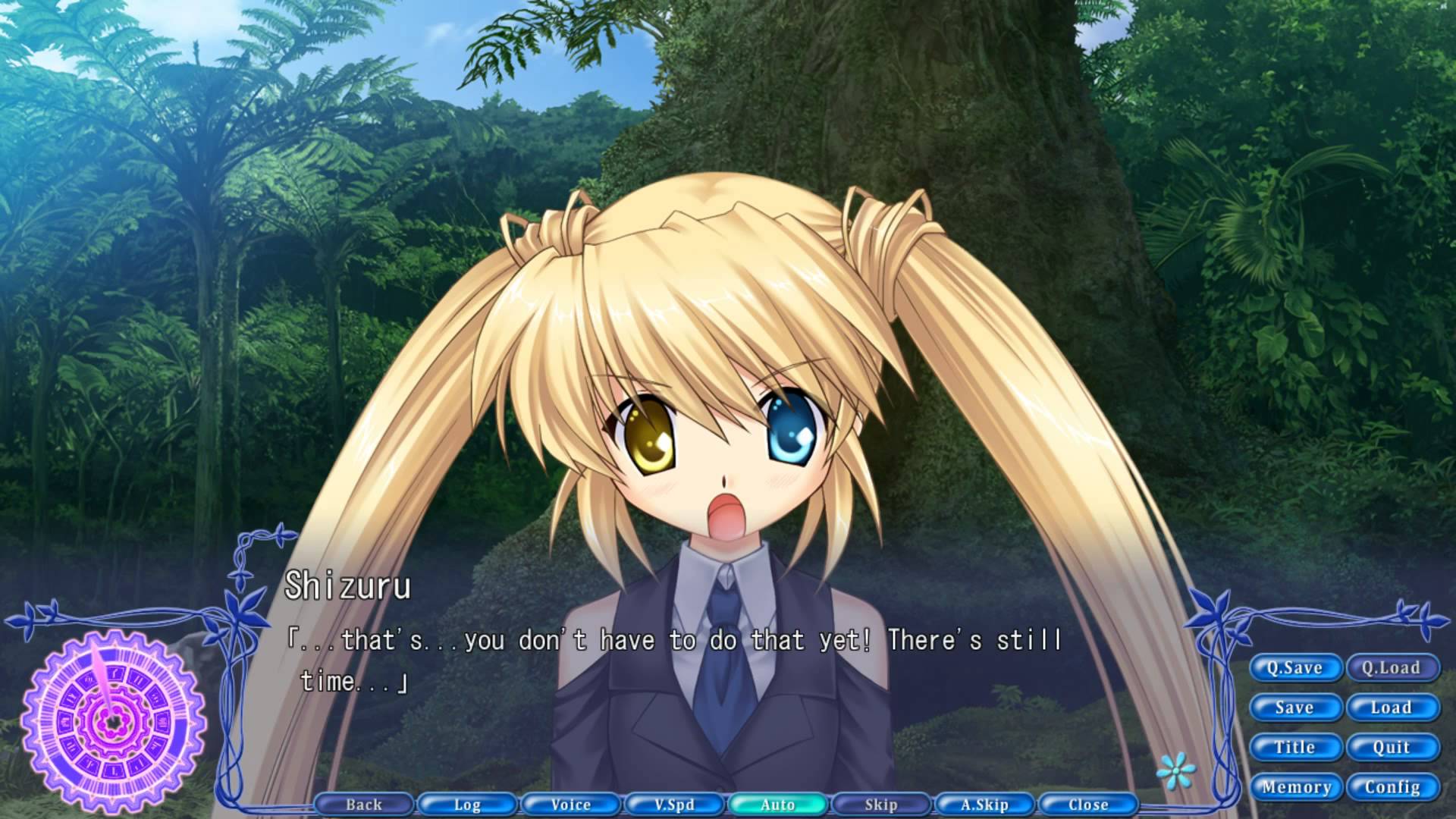The height and width of the screenshot is (819, 1456).
Task: Activate Skip mode
Action: coord(880,805)
